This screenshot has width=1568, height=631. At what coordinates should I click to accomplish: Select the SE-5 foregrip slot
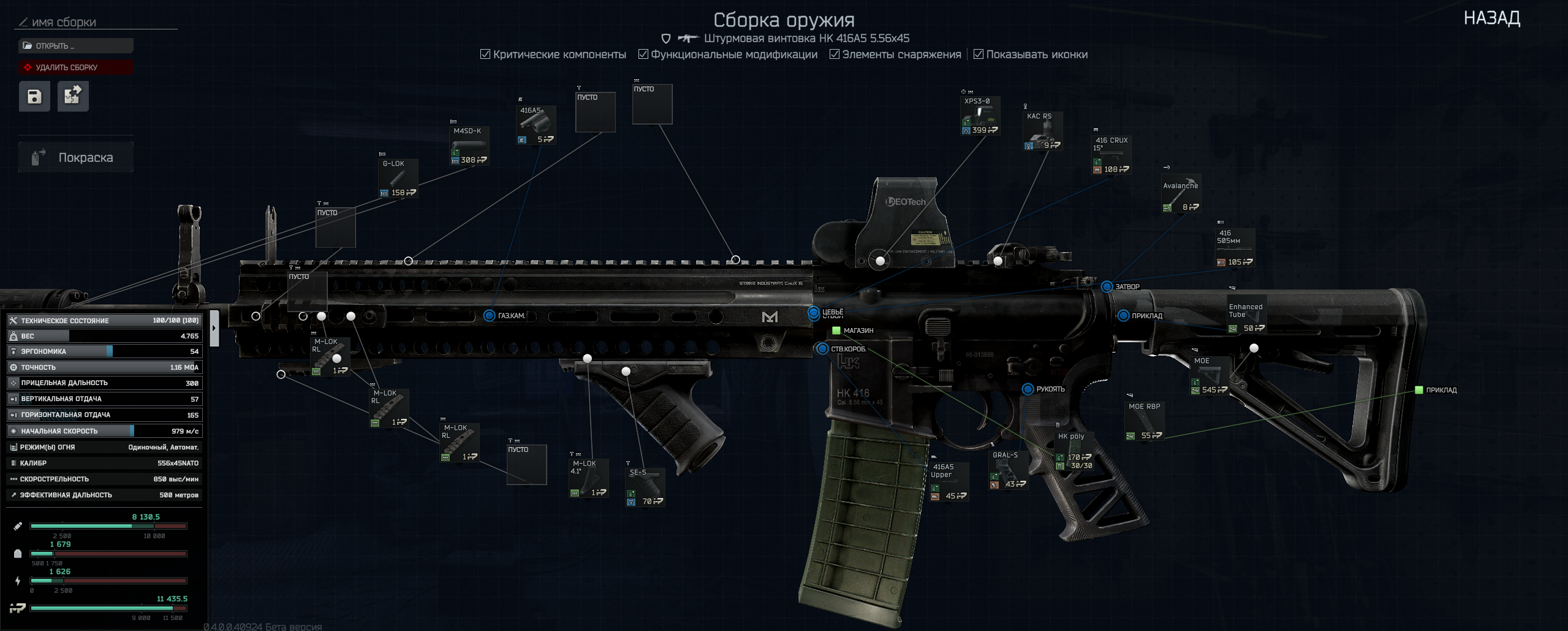[645, 487]
